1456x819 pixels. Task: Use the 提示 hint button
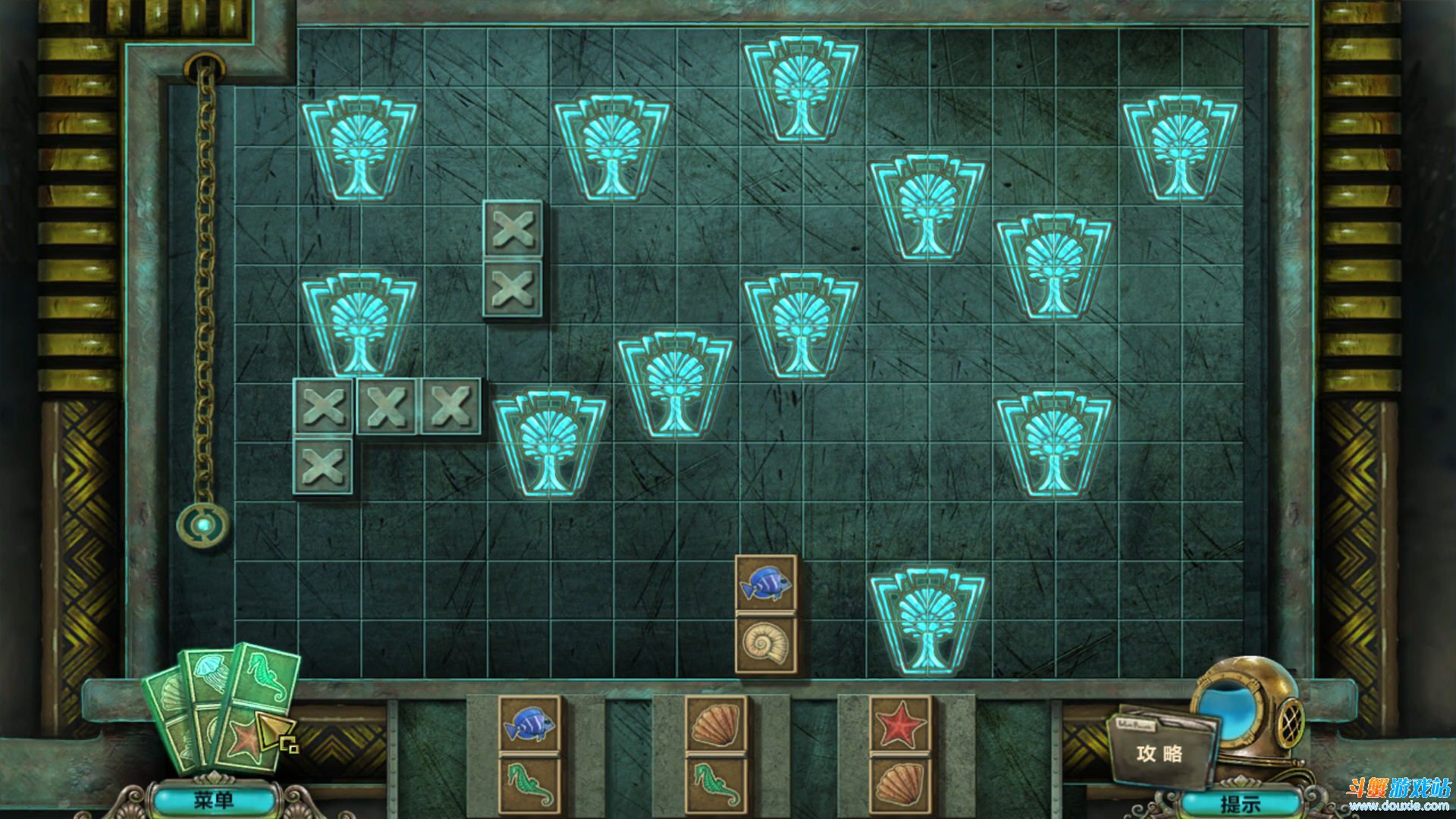pos(1239,802)
